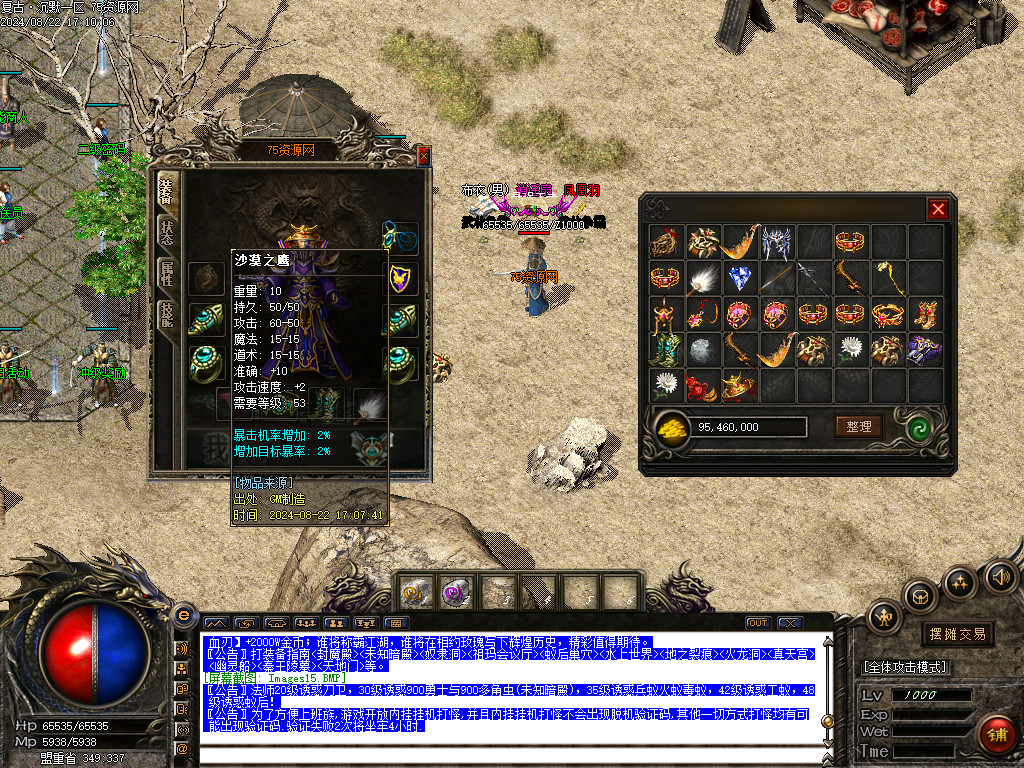Click the OUT button above chat

coord(758,623)
